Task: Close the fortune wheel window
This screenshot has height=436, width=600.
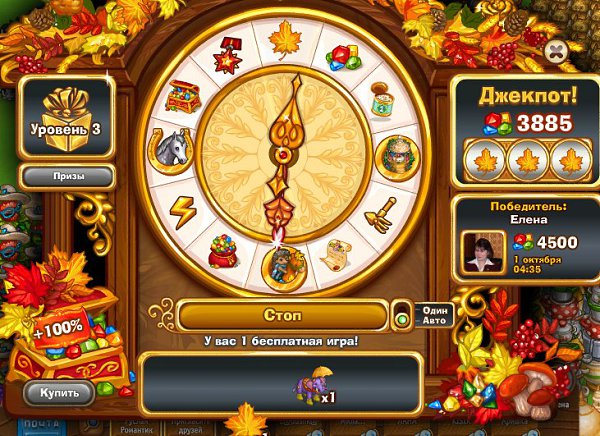Action: coord(558,48)
